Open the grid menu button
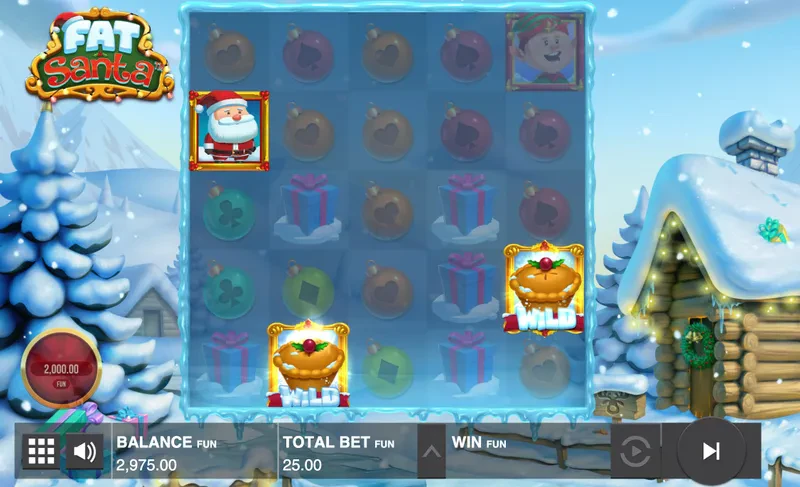Image resolution: width=800 pixels, height=487 pixels. pos(40,451)
